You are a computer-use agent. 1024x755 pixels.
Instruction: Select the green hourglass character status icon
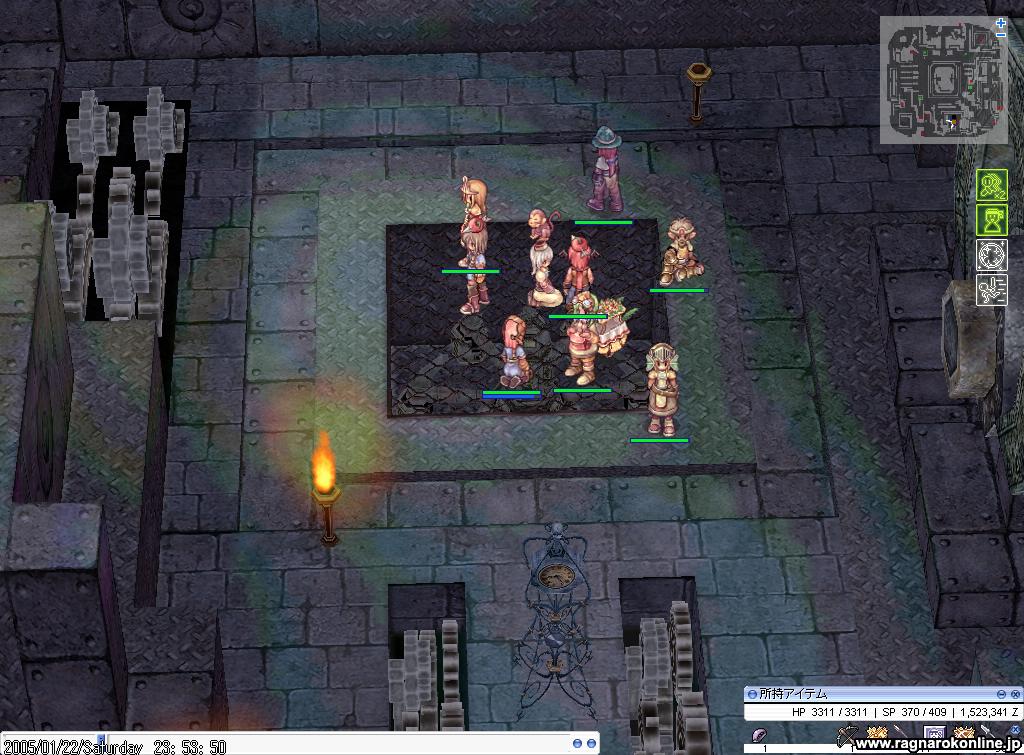[991, 219]
